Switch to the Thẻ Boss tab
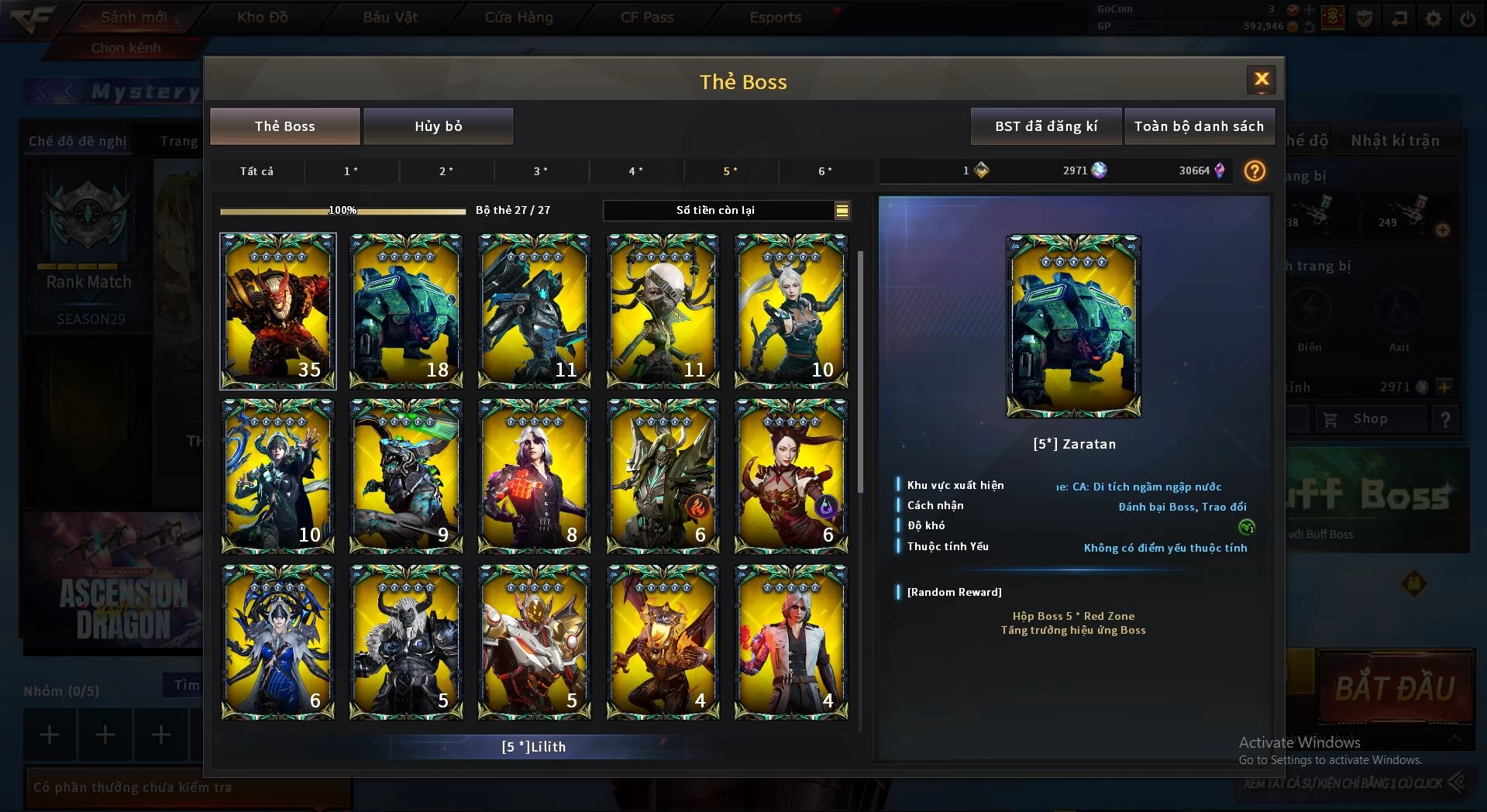 pyautogui.click(x=284, y=126)
